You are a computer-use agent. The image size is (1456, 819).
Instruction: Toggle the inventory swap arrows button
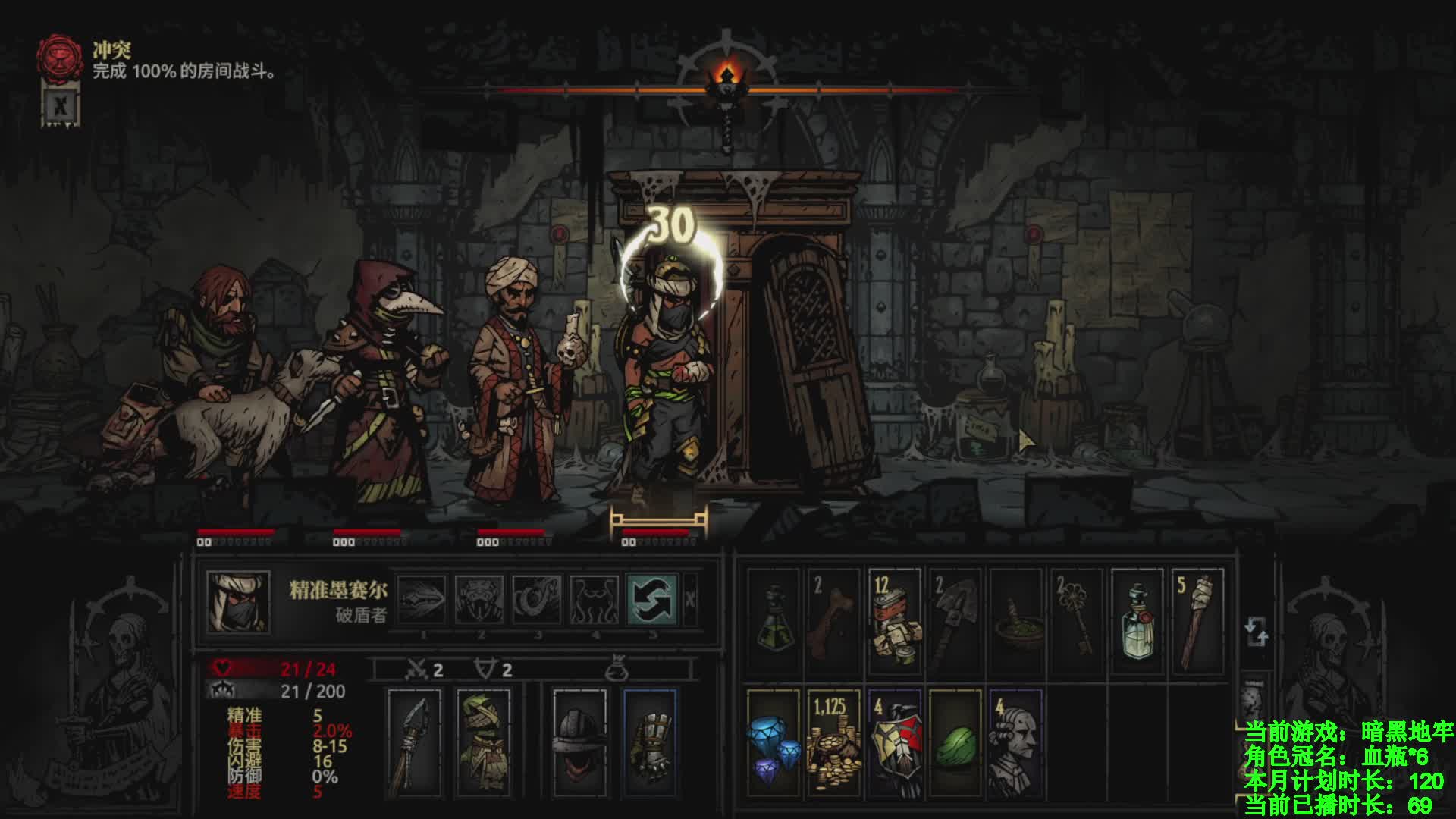click(1256, 632)
